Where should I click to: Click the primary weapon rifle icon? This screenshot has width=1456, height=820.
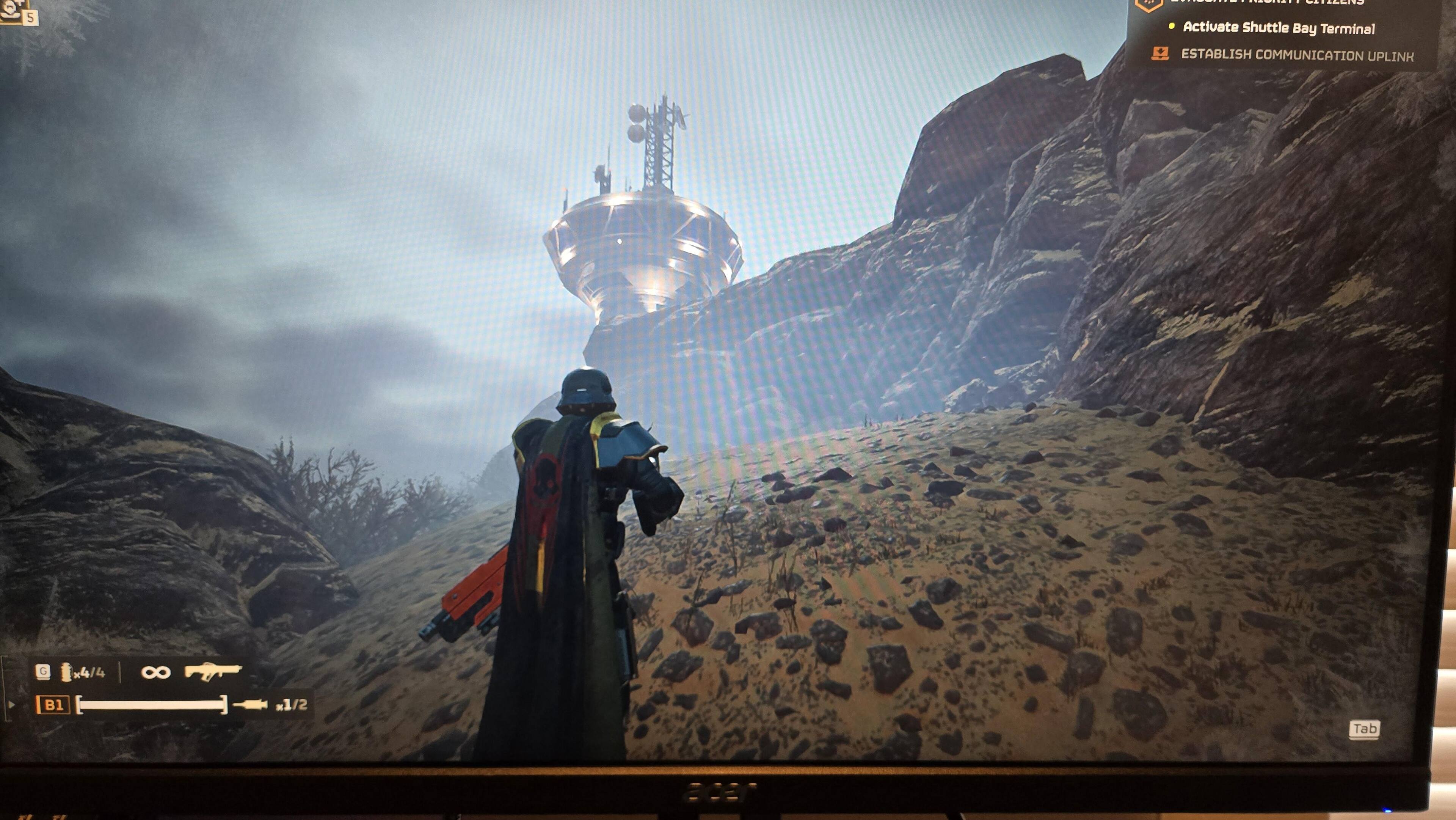[212, 671]
